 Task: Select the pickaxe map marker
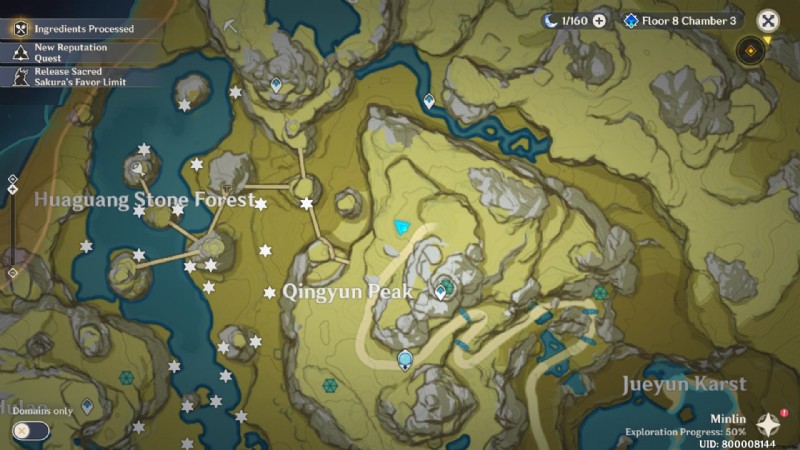[230, 25]
